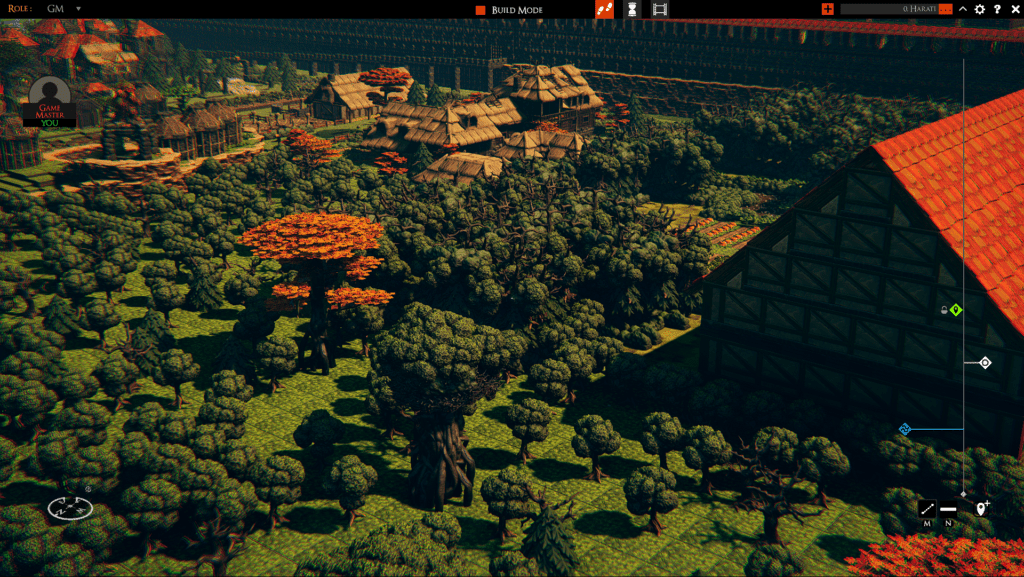Open the orange three-dots campaign menu

[x=945, y=9]
